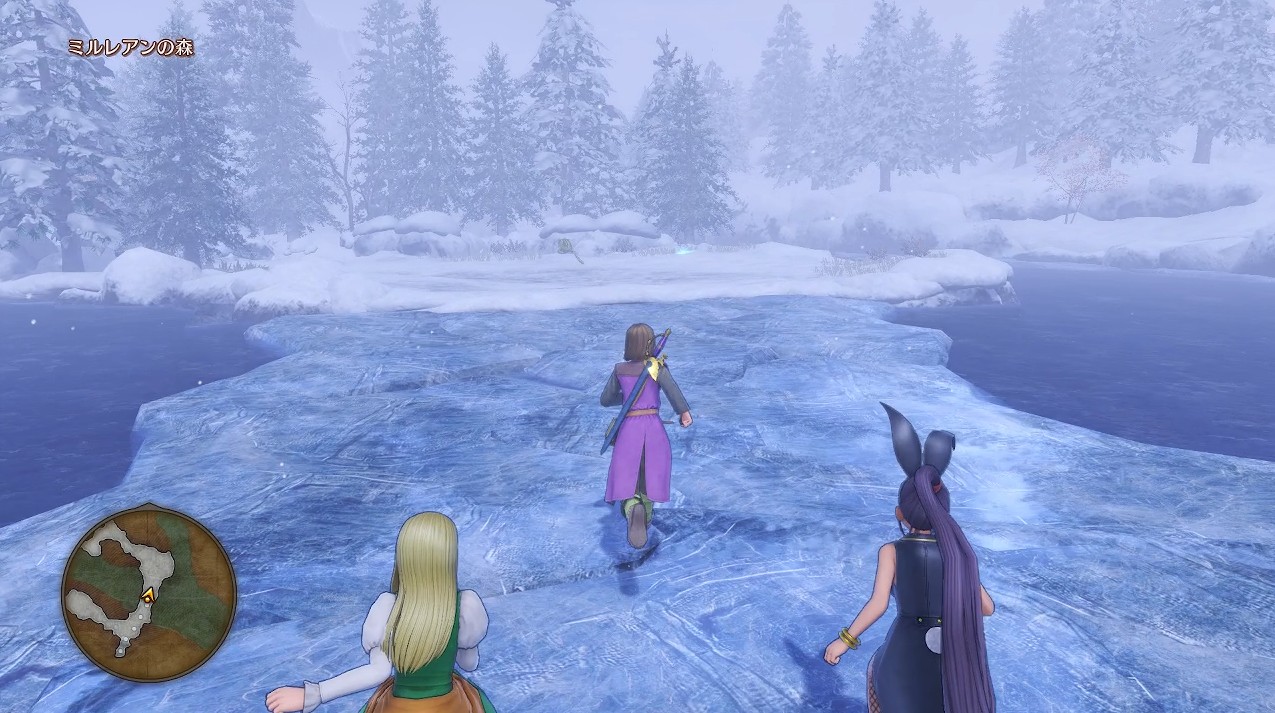Open the circular minimap

tap(149, 594)
